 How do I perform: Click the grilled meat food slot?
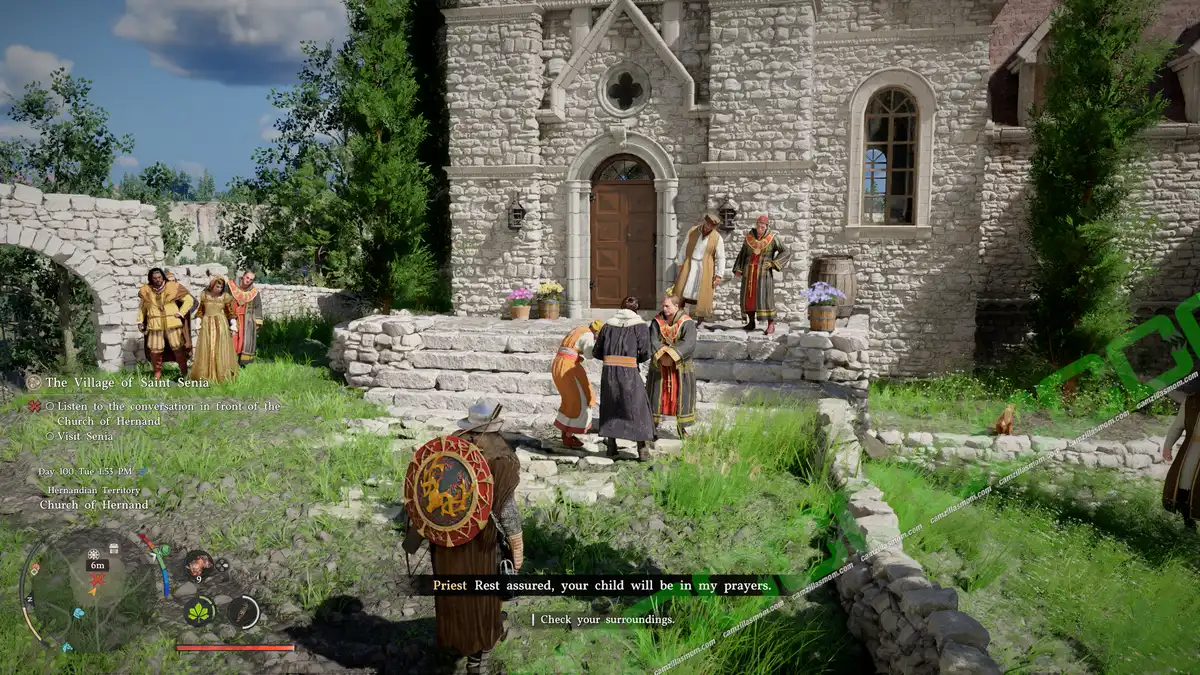(x=198, y=563)
